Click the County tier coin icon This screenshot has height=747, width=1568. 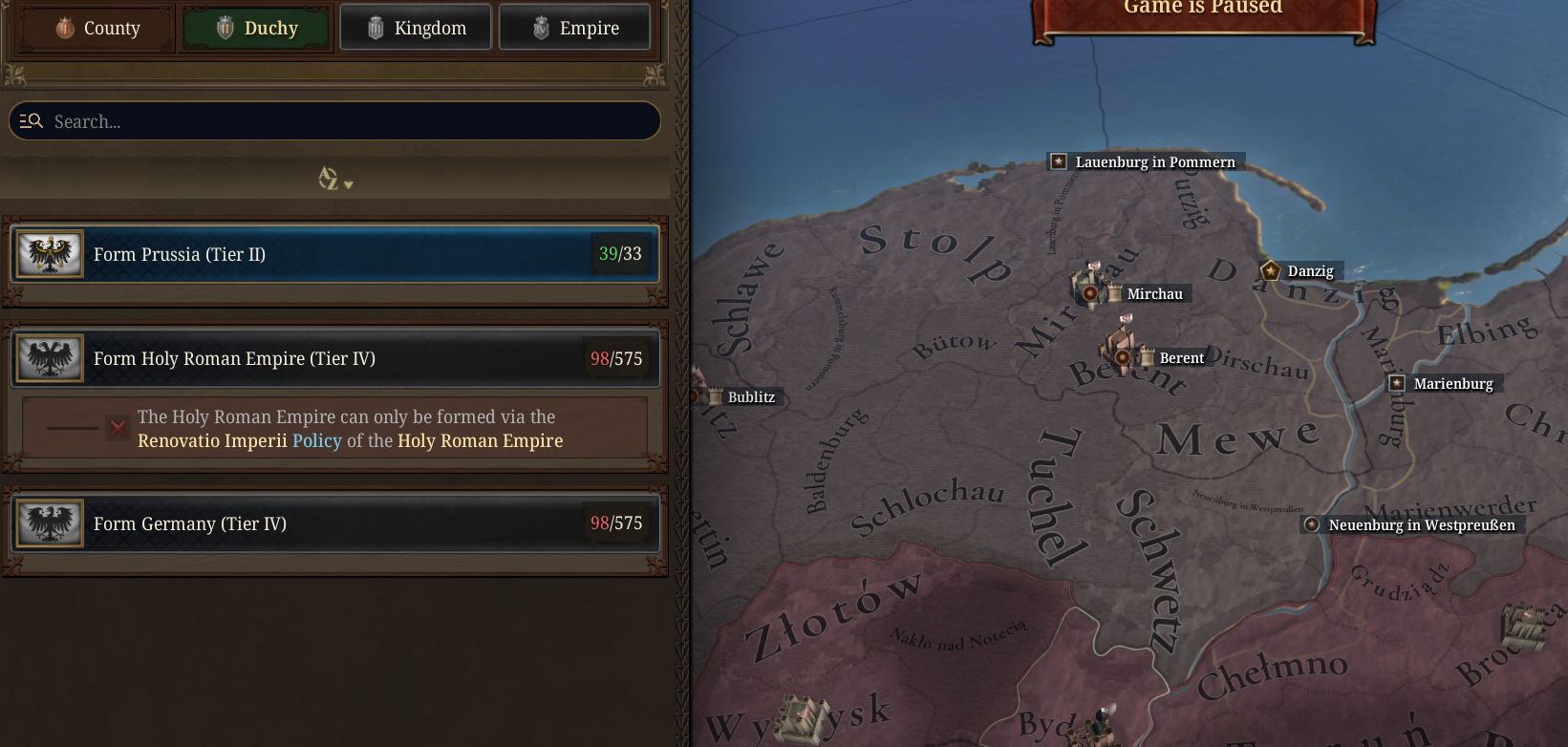(63, 28)
